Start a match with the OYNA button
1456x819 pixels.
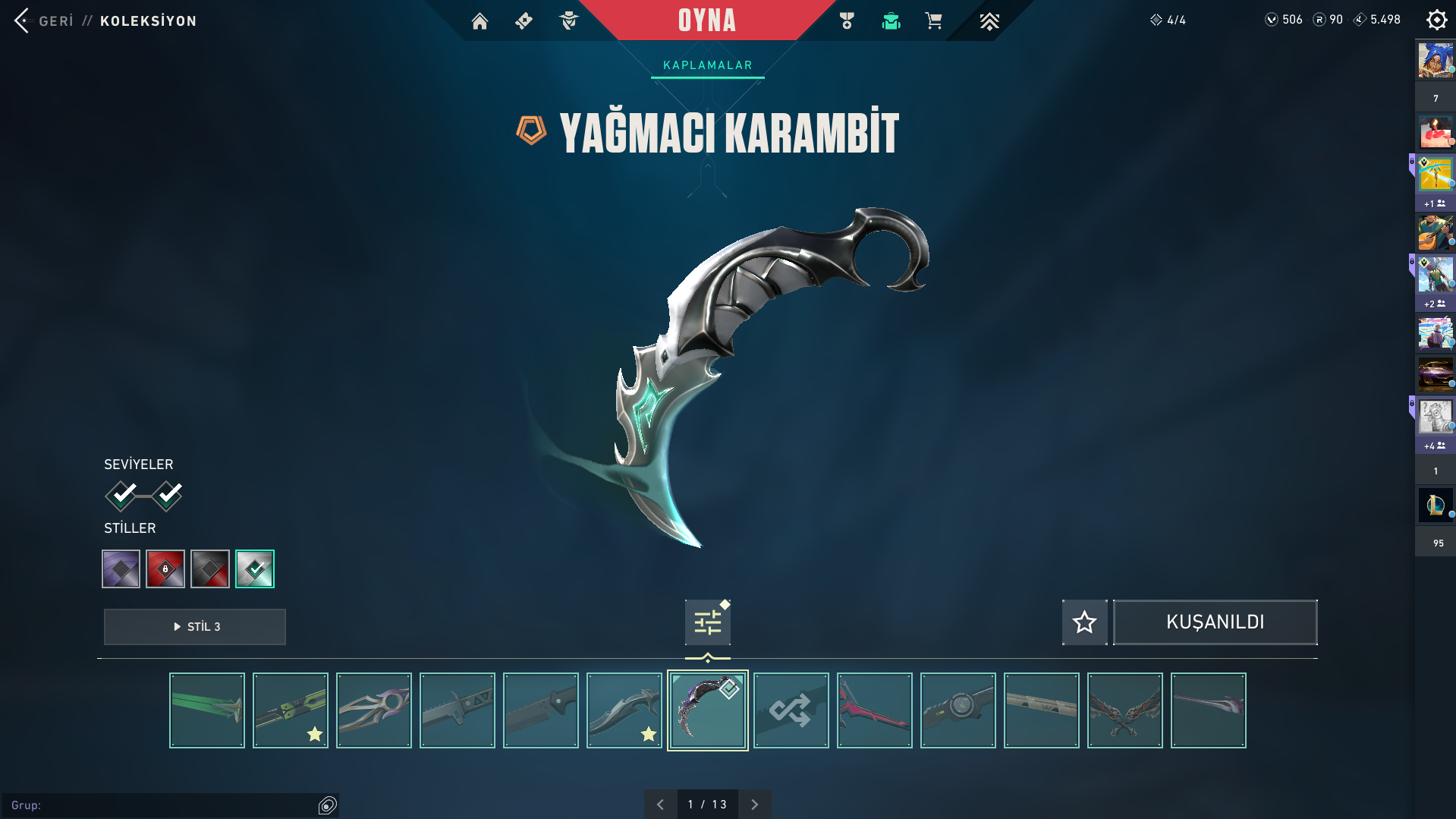tap(706, 20)
